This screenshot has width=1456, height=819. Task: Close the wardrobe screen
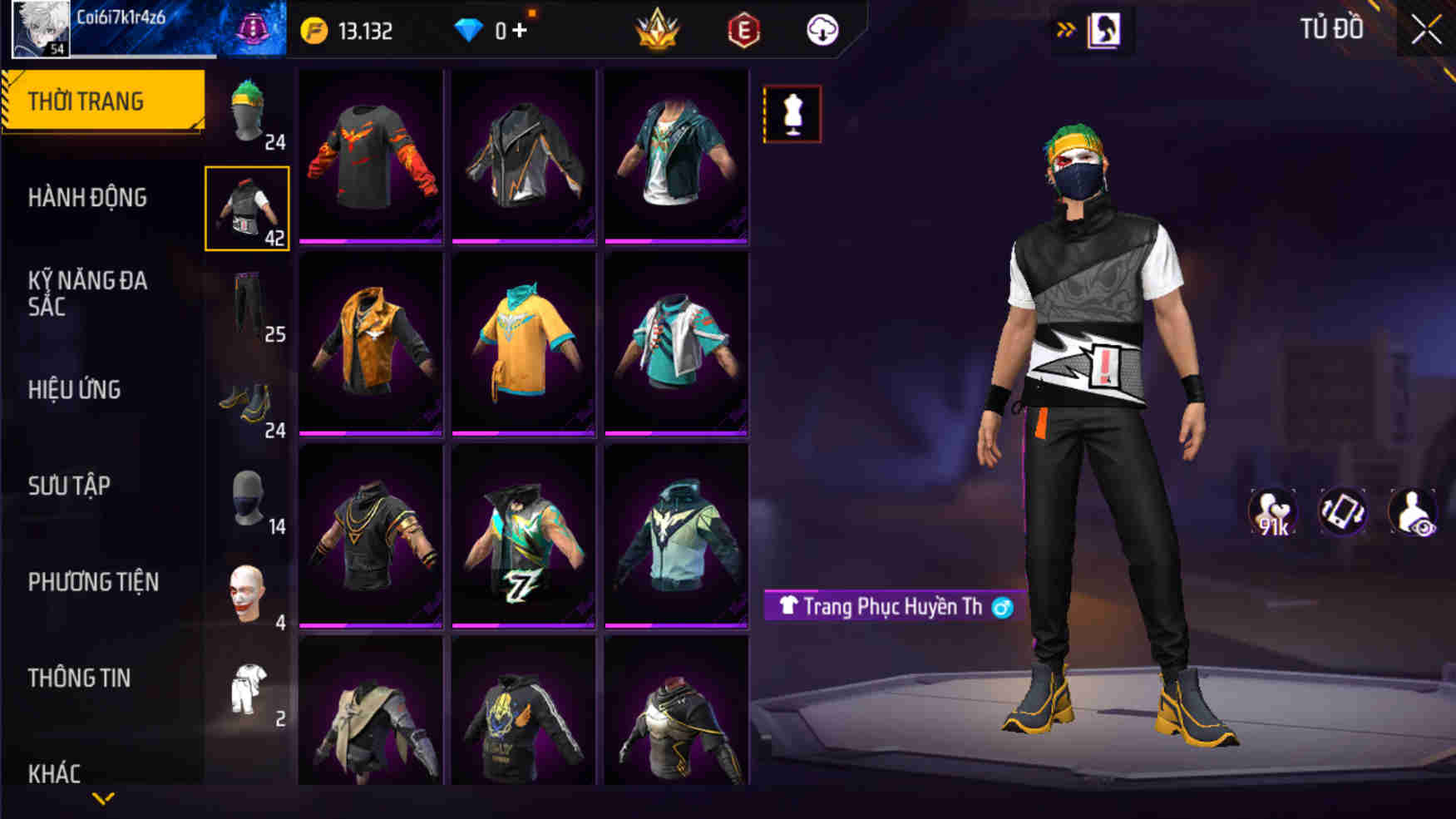(1425, 31)
